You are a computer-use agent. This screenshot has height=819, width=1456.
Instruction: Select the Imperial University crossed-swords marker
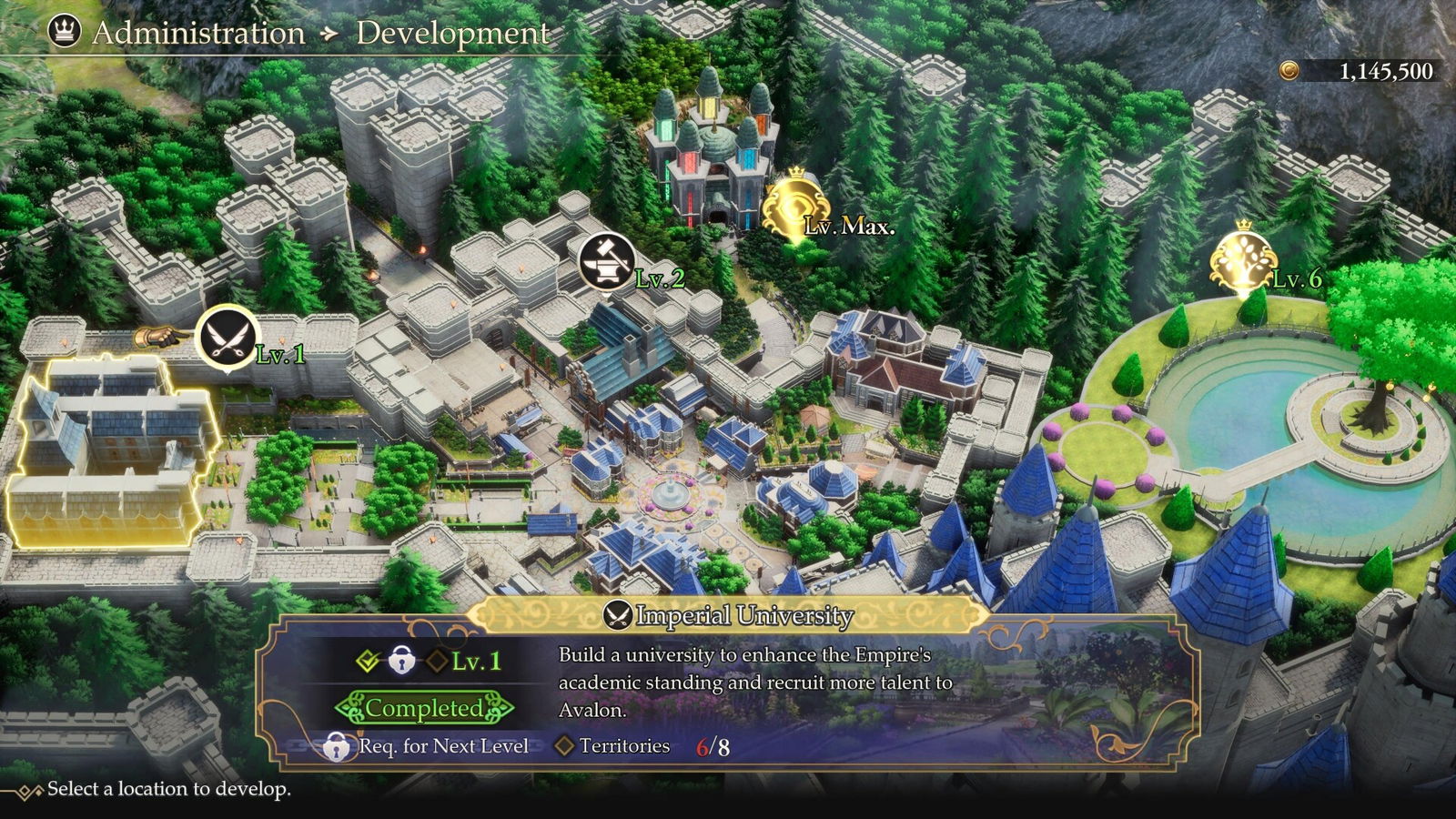click(x=227, y=337)
